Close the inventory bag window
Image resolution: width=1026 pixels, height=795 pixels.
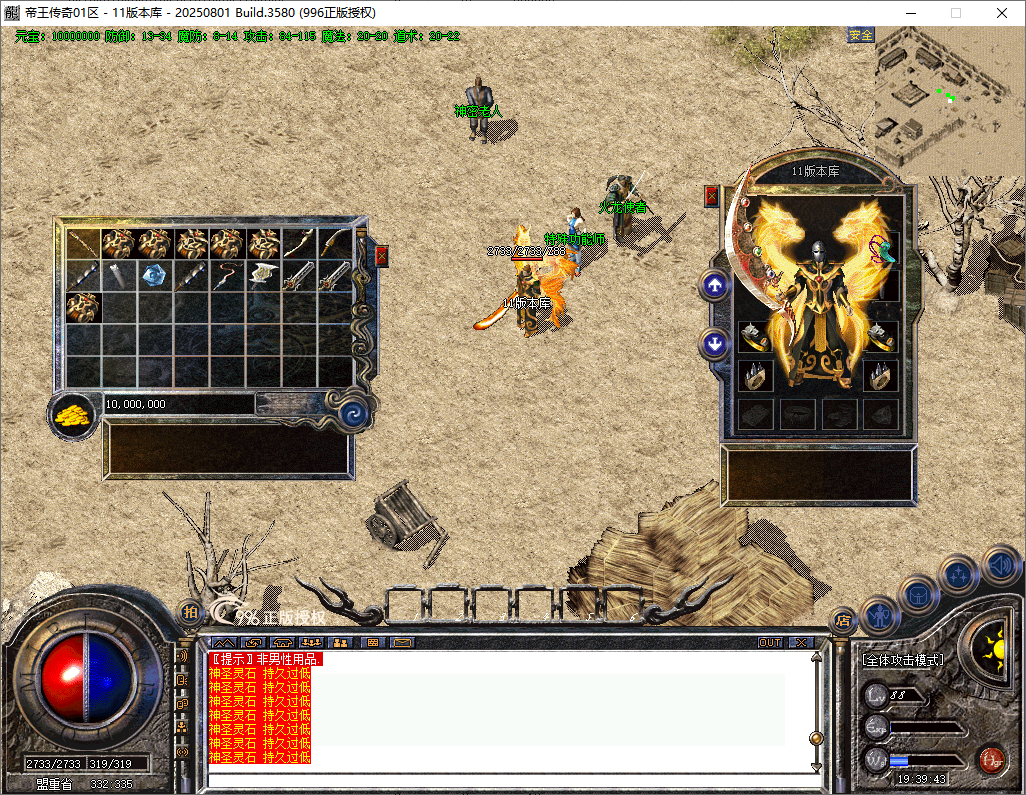click(382, 256)
